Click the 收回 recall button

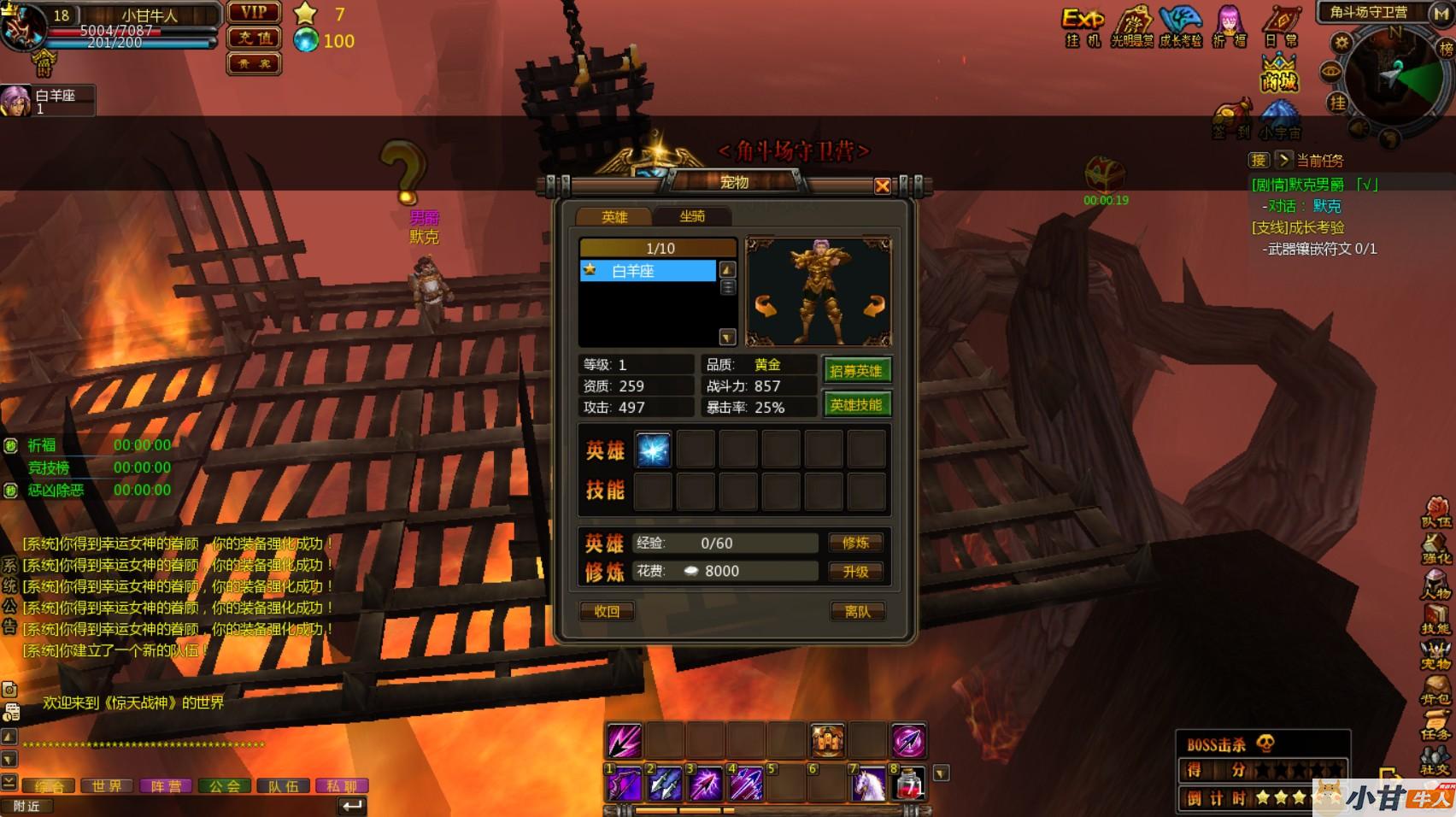point(607,611)
